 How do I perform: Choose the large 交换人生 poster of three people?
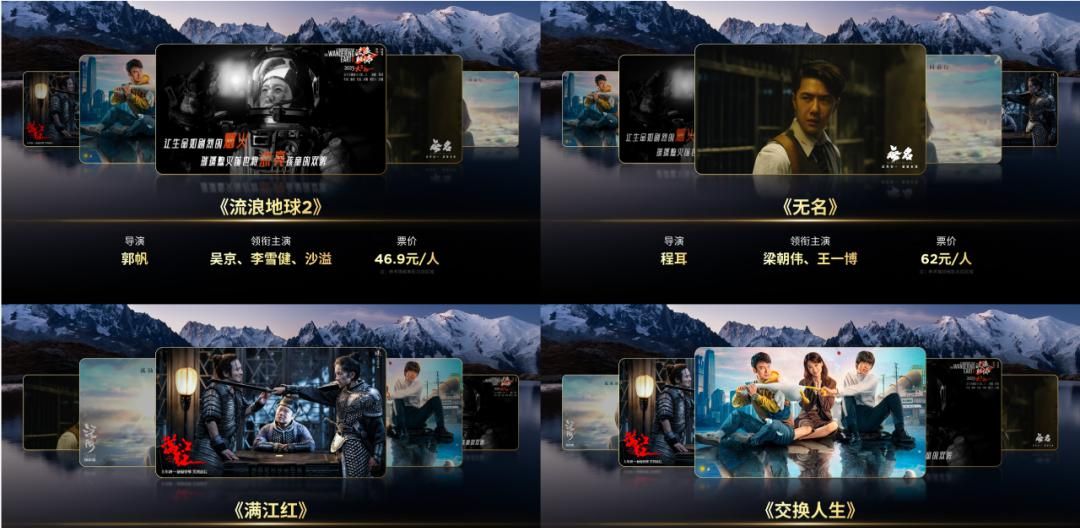tap(810, 412)
